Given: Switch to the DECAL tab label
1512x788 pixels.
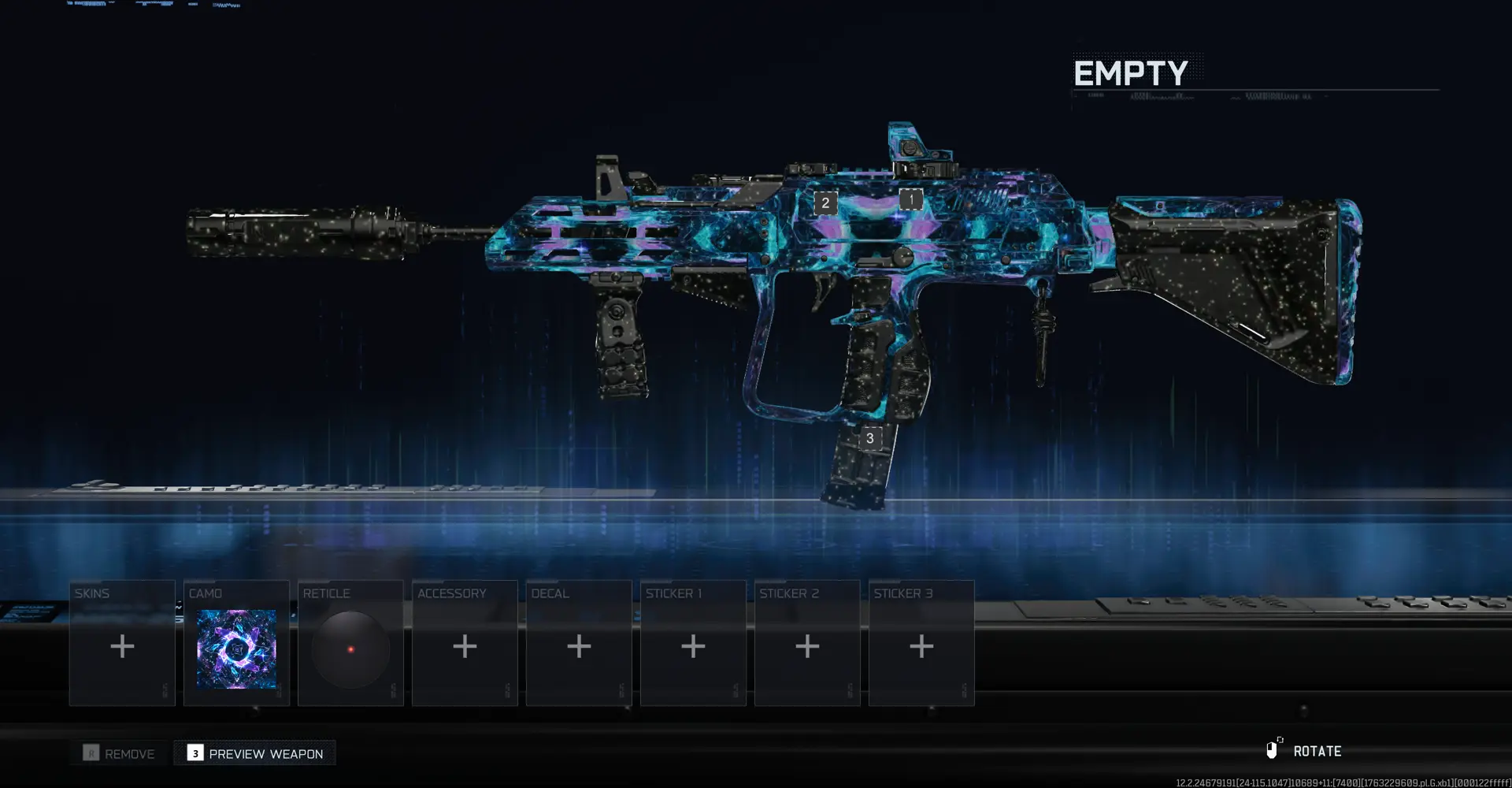Looking at the screenshot, I should (550, 593).
